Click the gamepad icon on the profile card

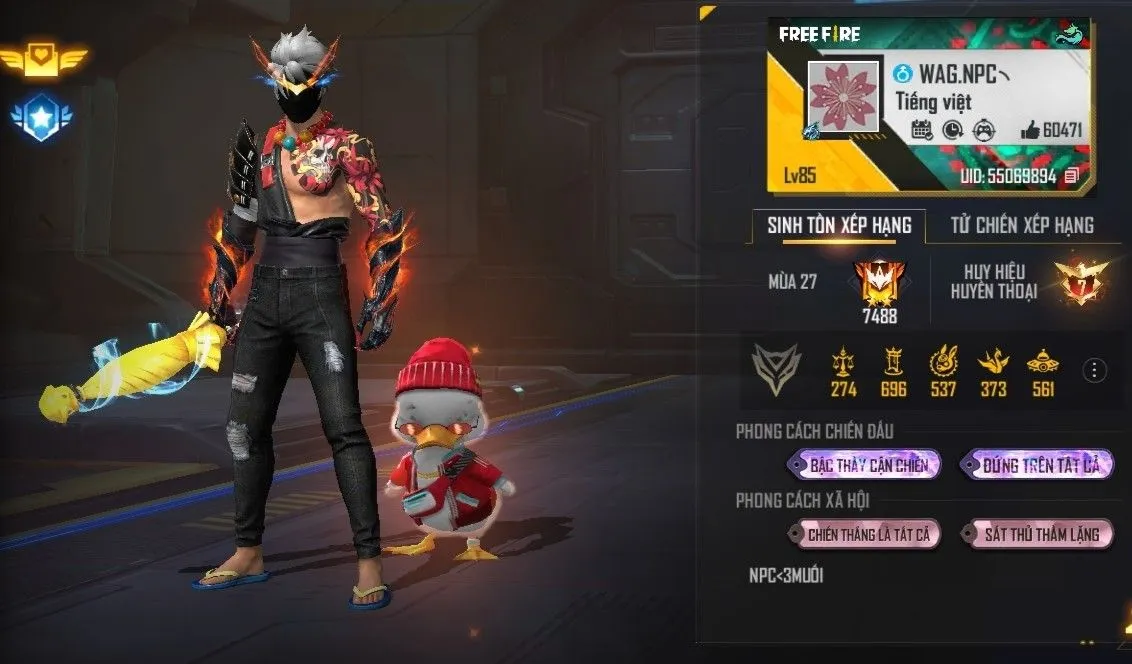click(983, 130)
